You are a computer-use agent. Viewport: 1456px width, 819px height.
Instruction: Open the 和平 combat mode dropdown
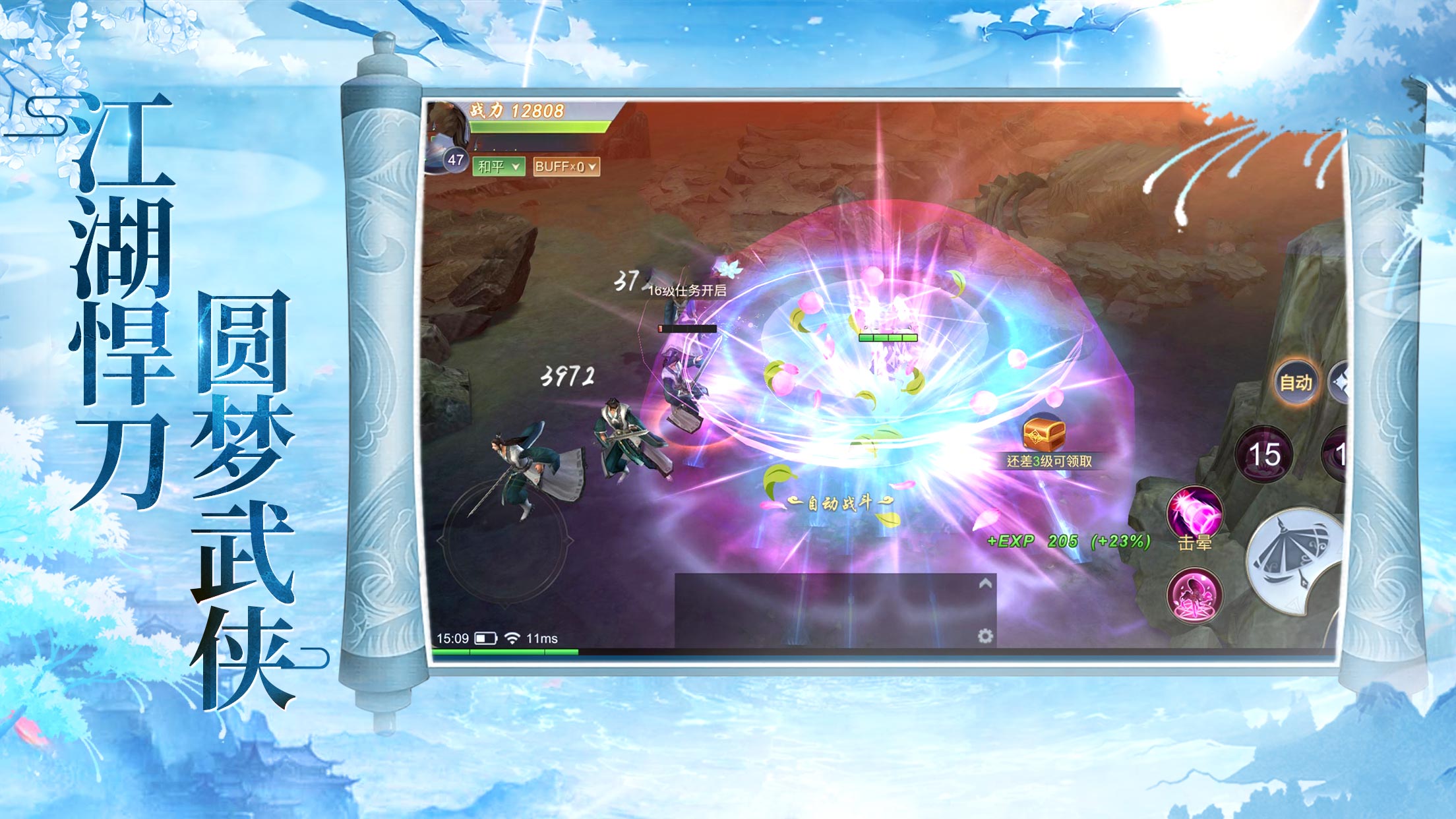point(499,166)
